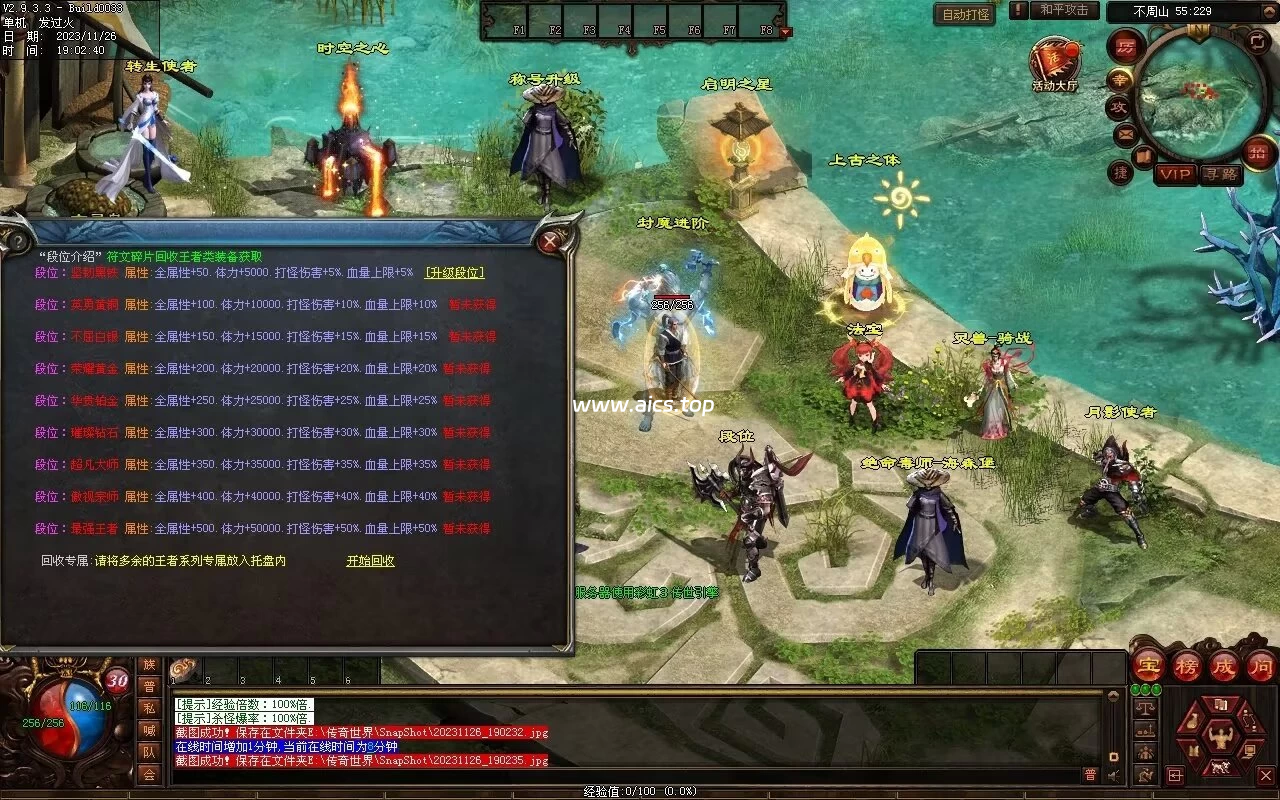Open the VIP panel

click(1175, 174)
